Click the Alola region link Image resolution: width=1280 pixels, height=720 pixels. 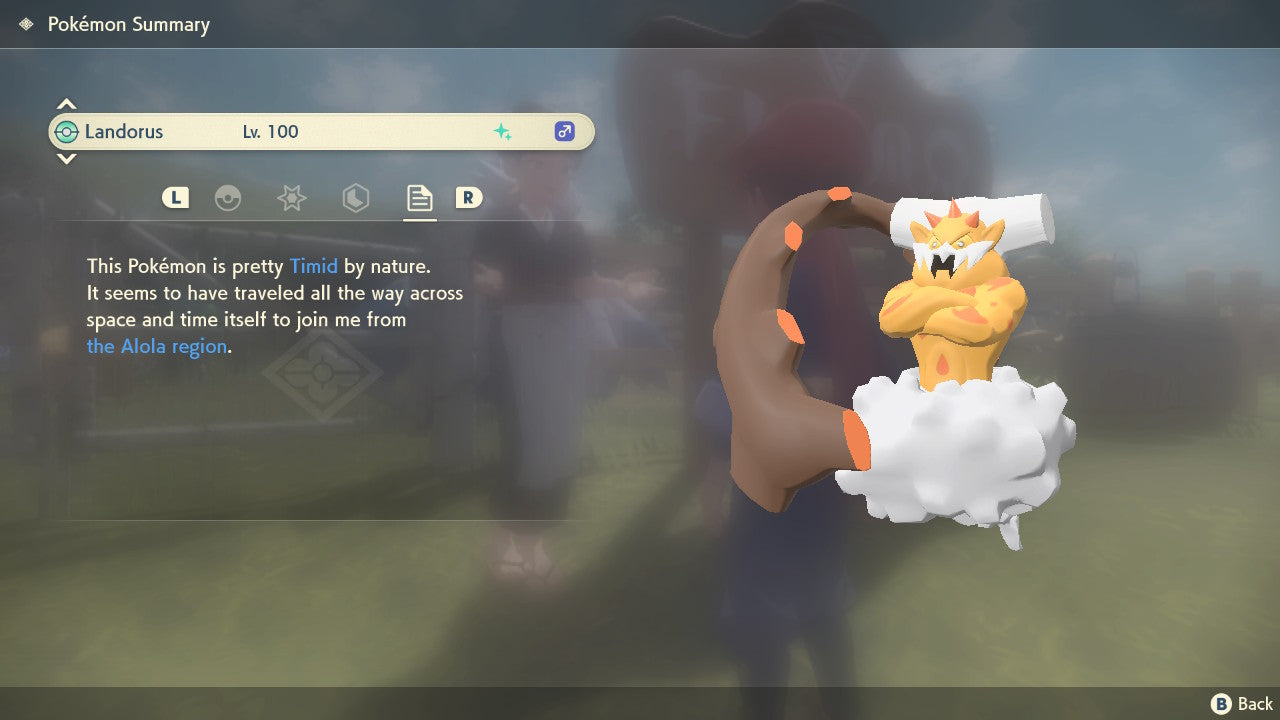coord(156,346)
